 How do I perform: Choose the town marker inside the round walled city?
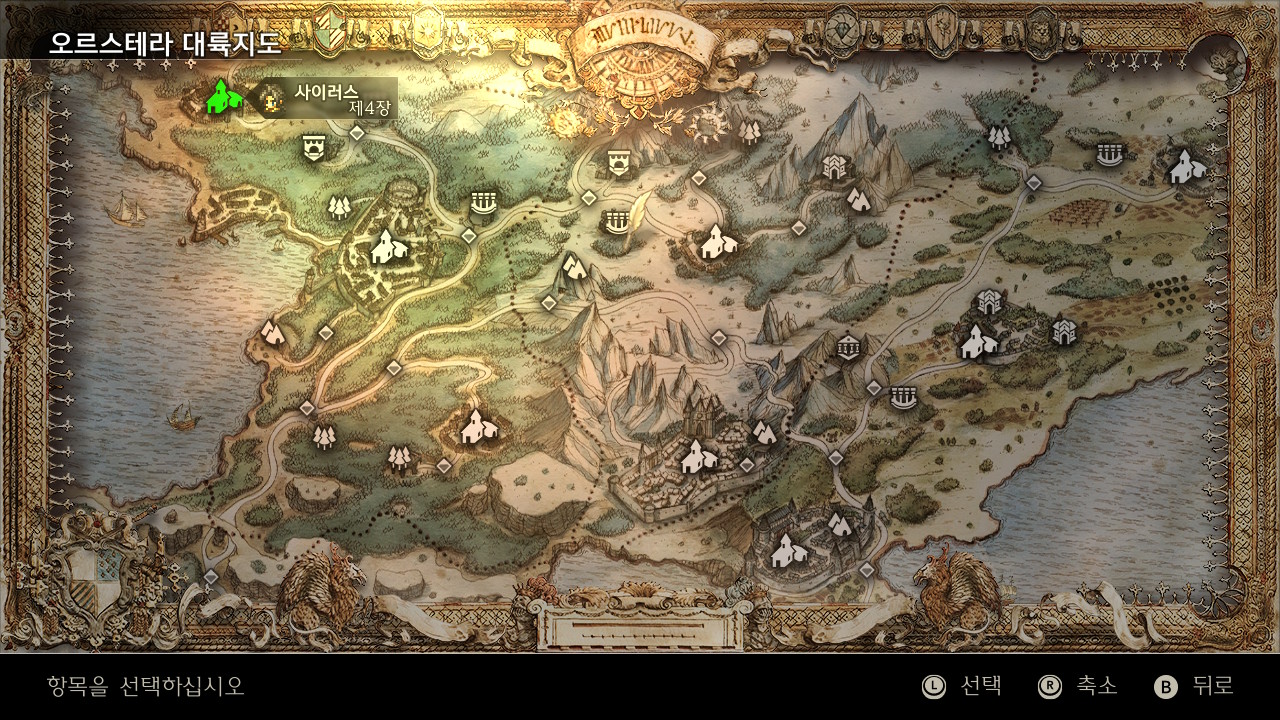tap(384, 247)
